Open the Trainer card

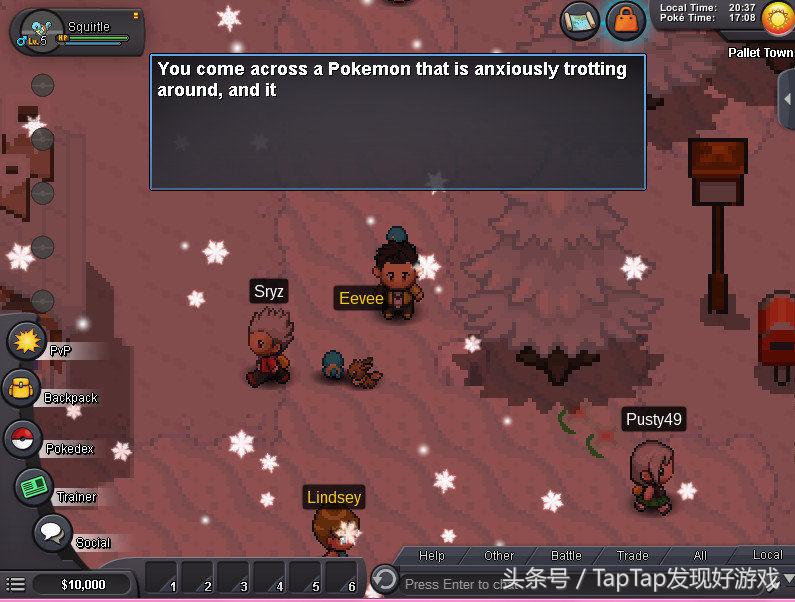[35, 486]
